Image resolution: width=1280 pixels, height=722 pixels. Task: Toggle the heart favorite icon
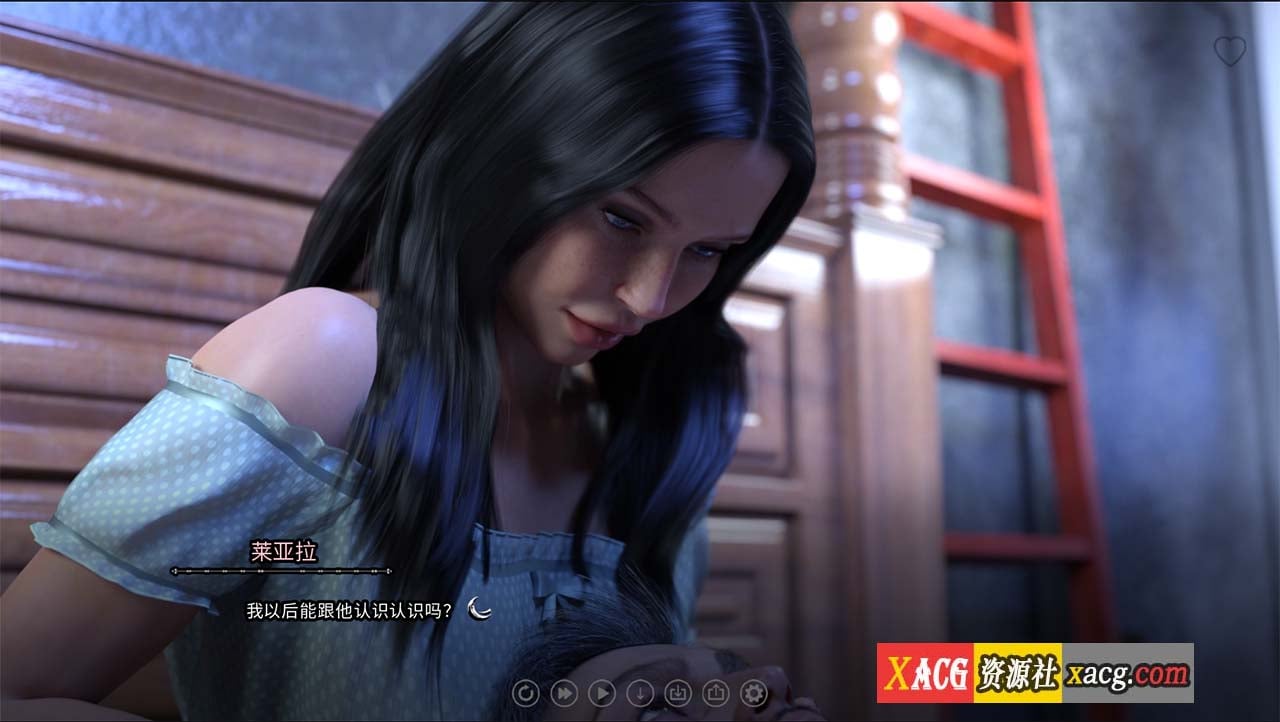(x=1229, y=51)
